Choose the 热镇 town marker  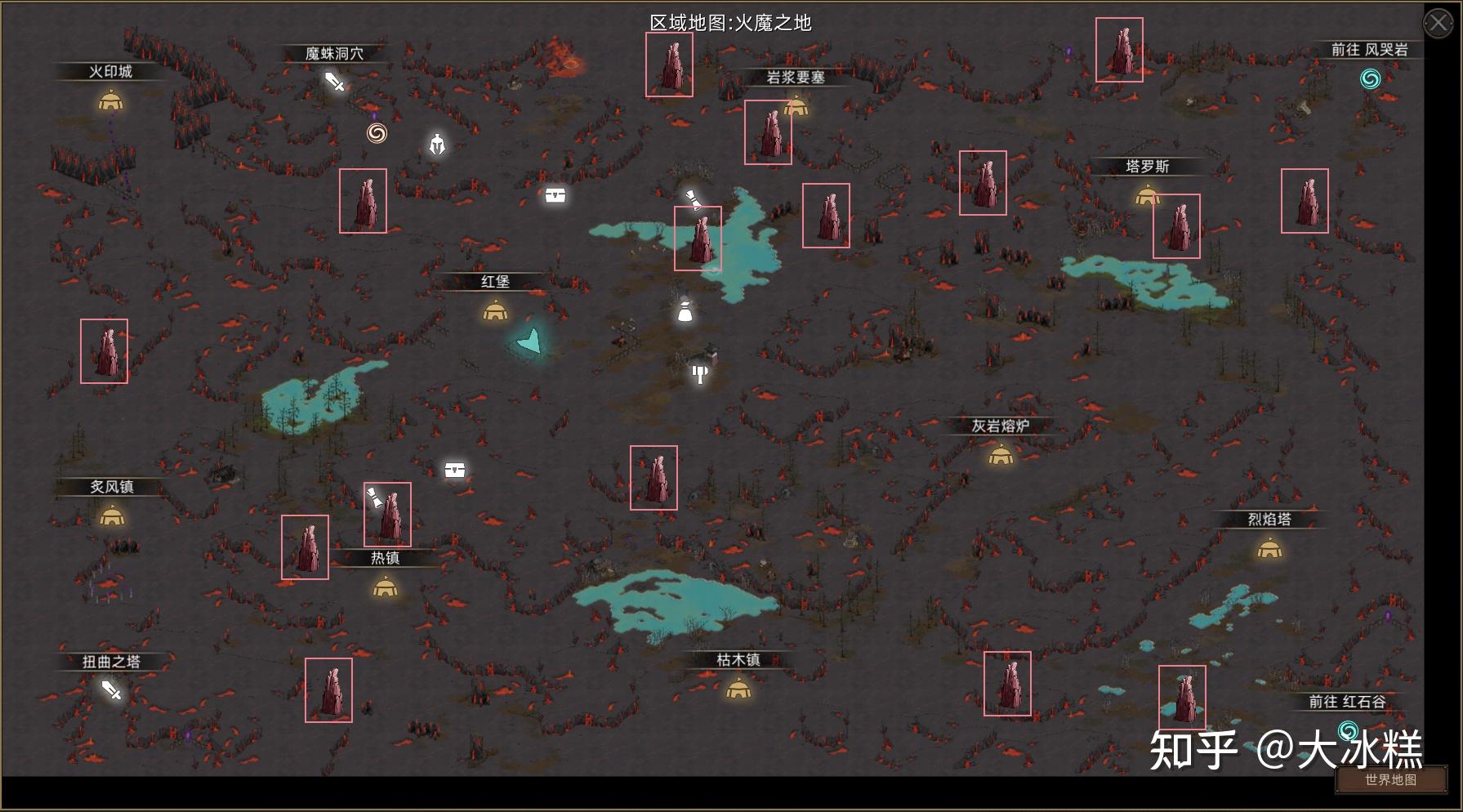[x=385, y=587]
